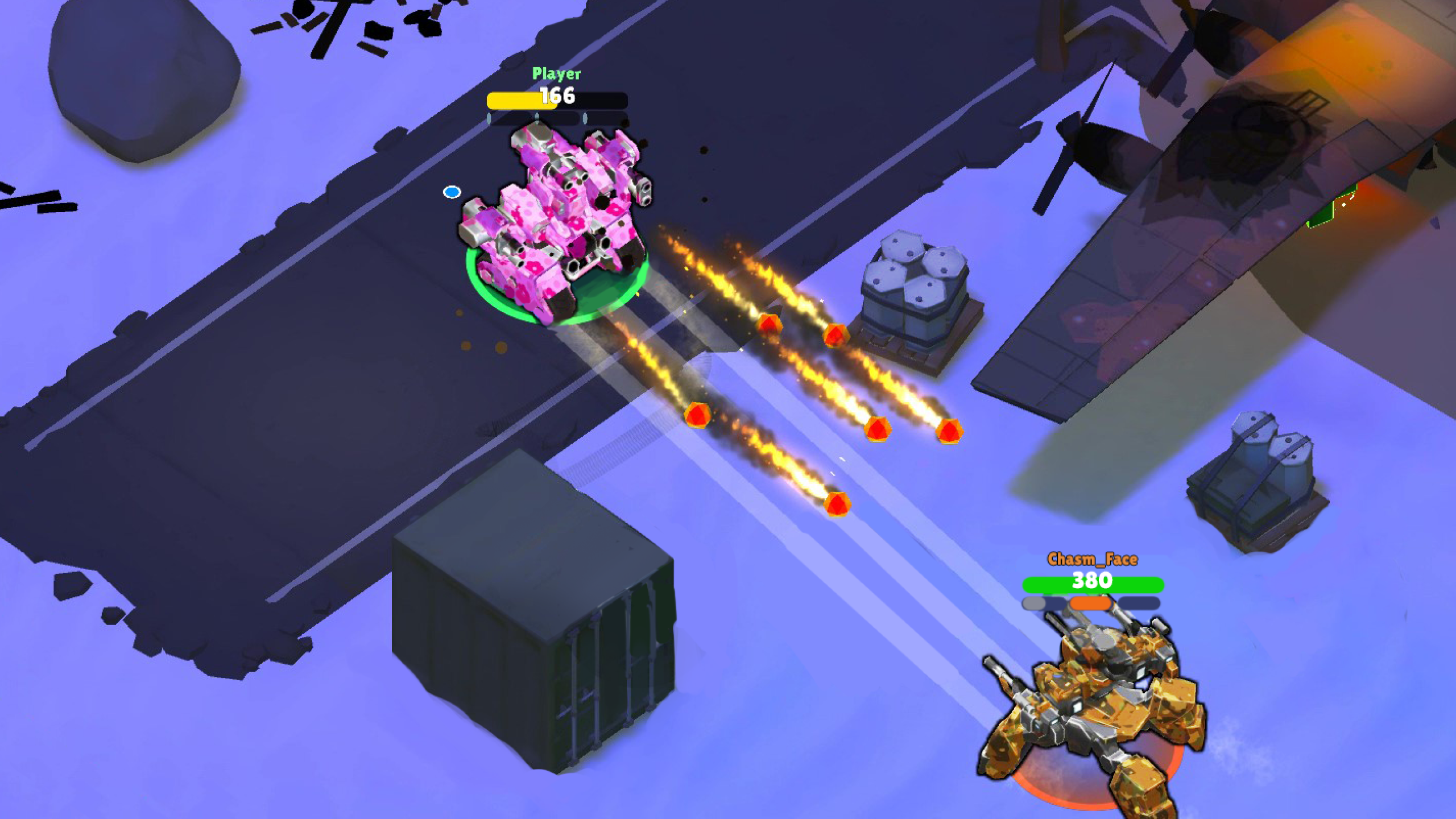This screenshot has height=819, width=1456.
Task: Click the Player name label
Action: pyautogui.click(x=556, y=73)
